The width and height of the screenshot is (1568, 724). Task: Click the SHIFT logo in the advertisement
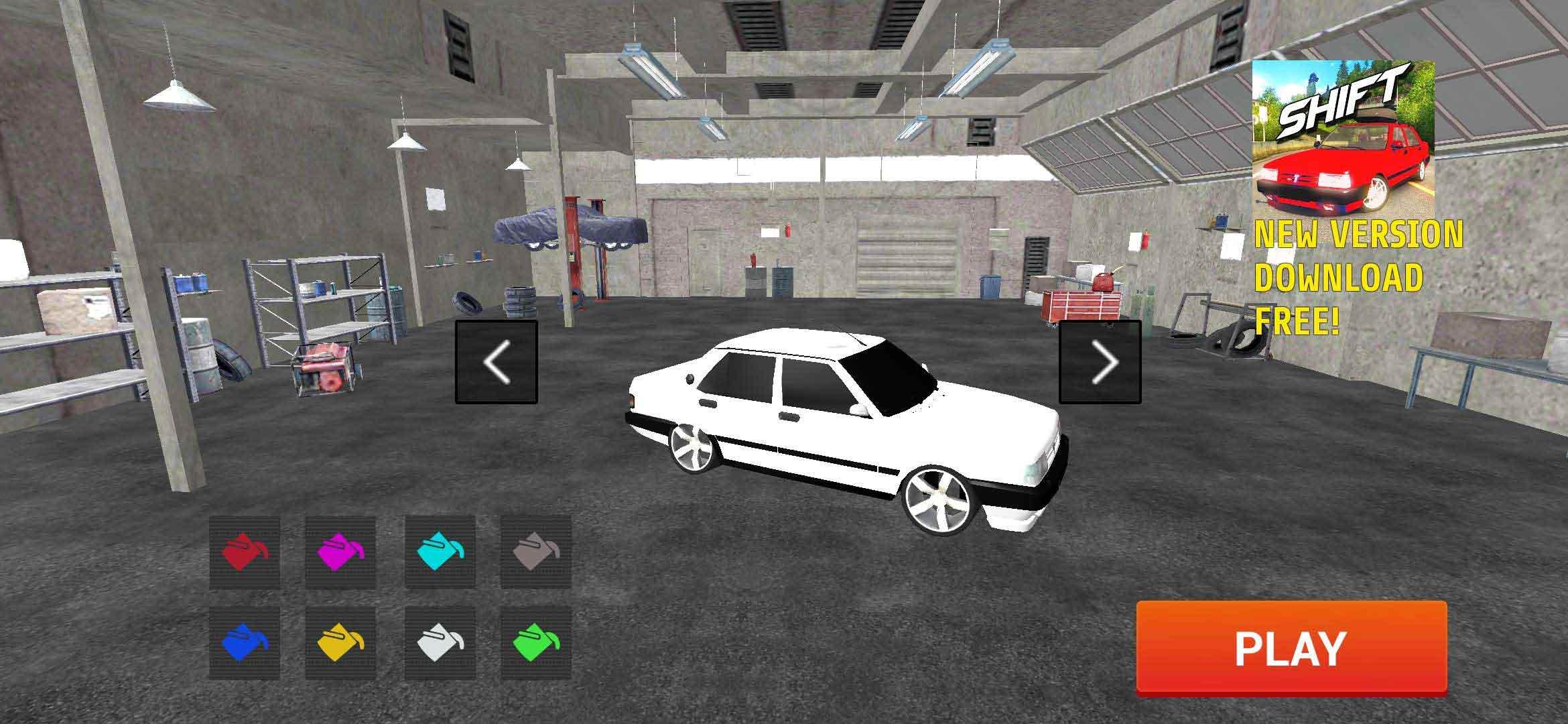click(x=1340, y=101)
